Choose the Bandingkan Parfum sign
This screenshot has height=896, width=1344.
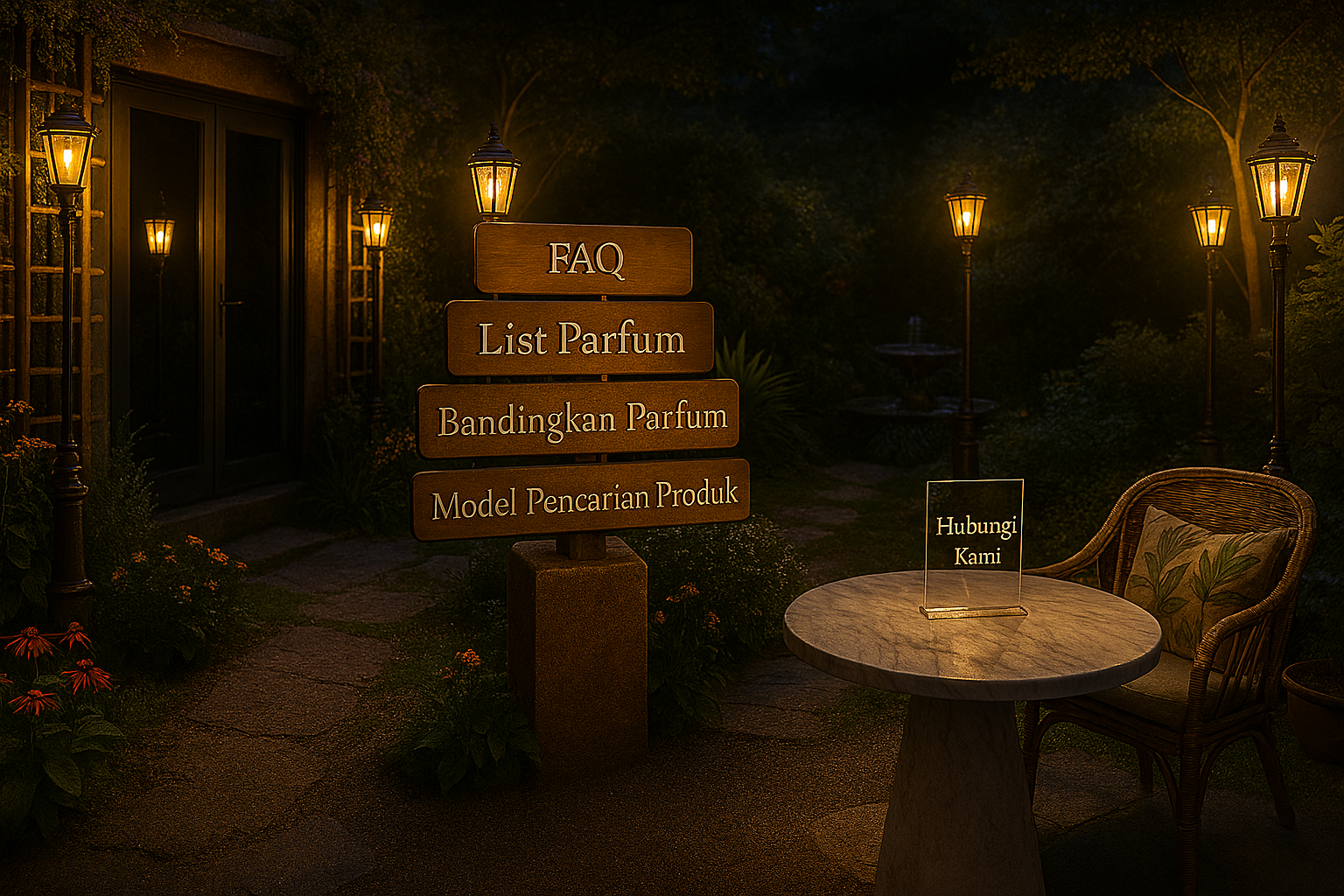579,419
